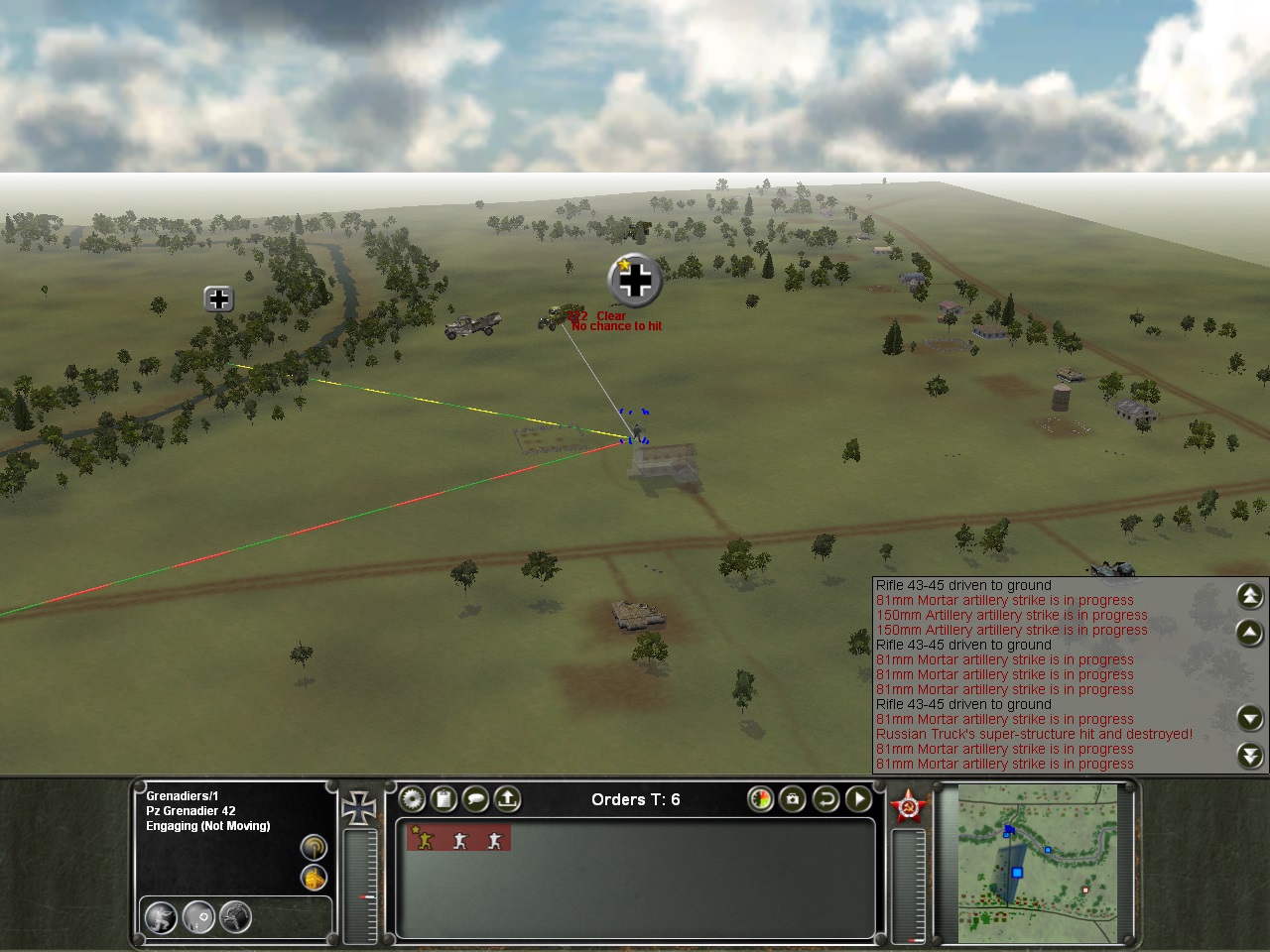Image resolution: width=1270 pixels, height=952 pixels.
Task: Click the colored dial button
Action: (761, 798)
